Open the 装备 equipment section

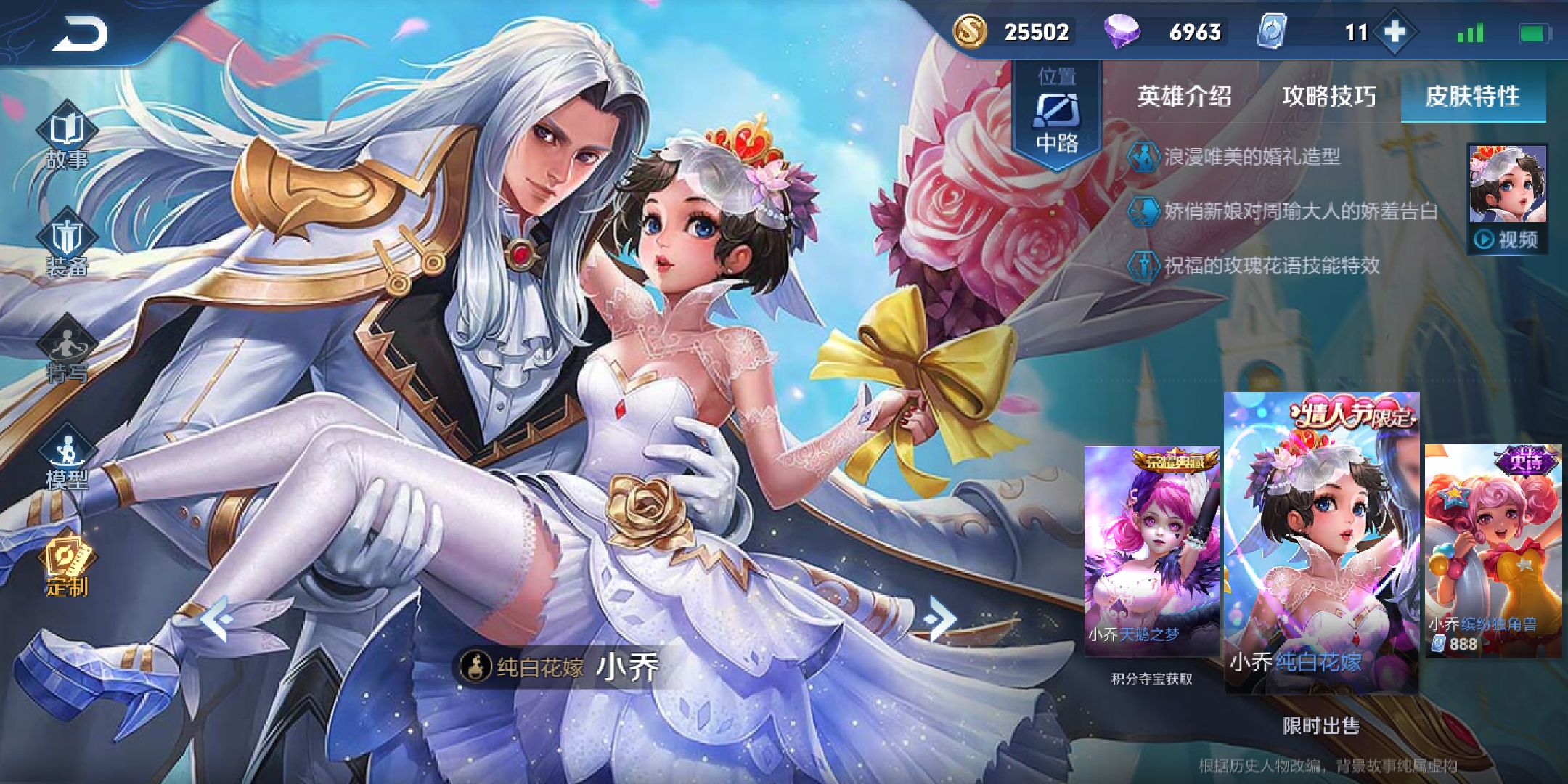pyautogui.click(x=66, y=246)
